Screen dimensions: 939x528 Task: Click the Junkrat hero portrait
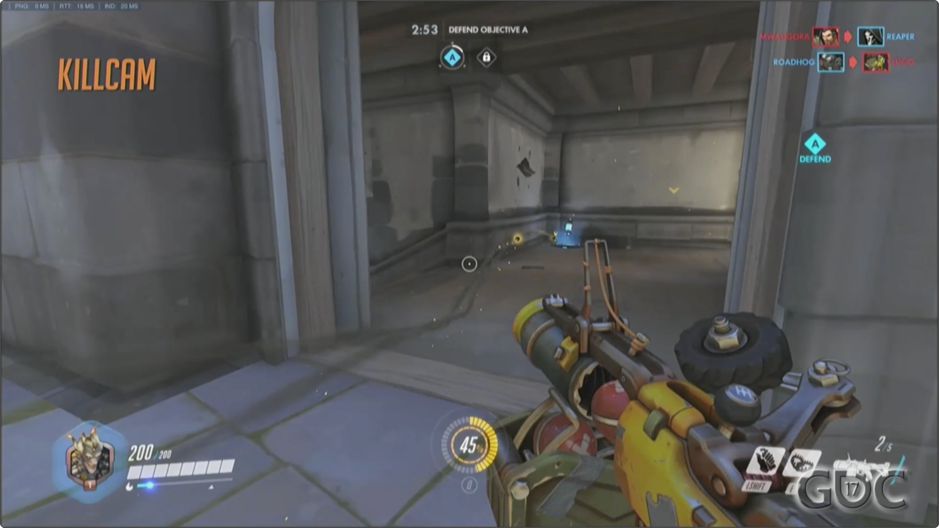[89, 460]
